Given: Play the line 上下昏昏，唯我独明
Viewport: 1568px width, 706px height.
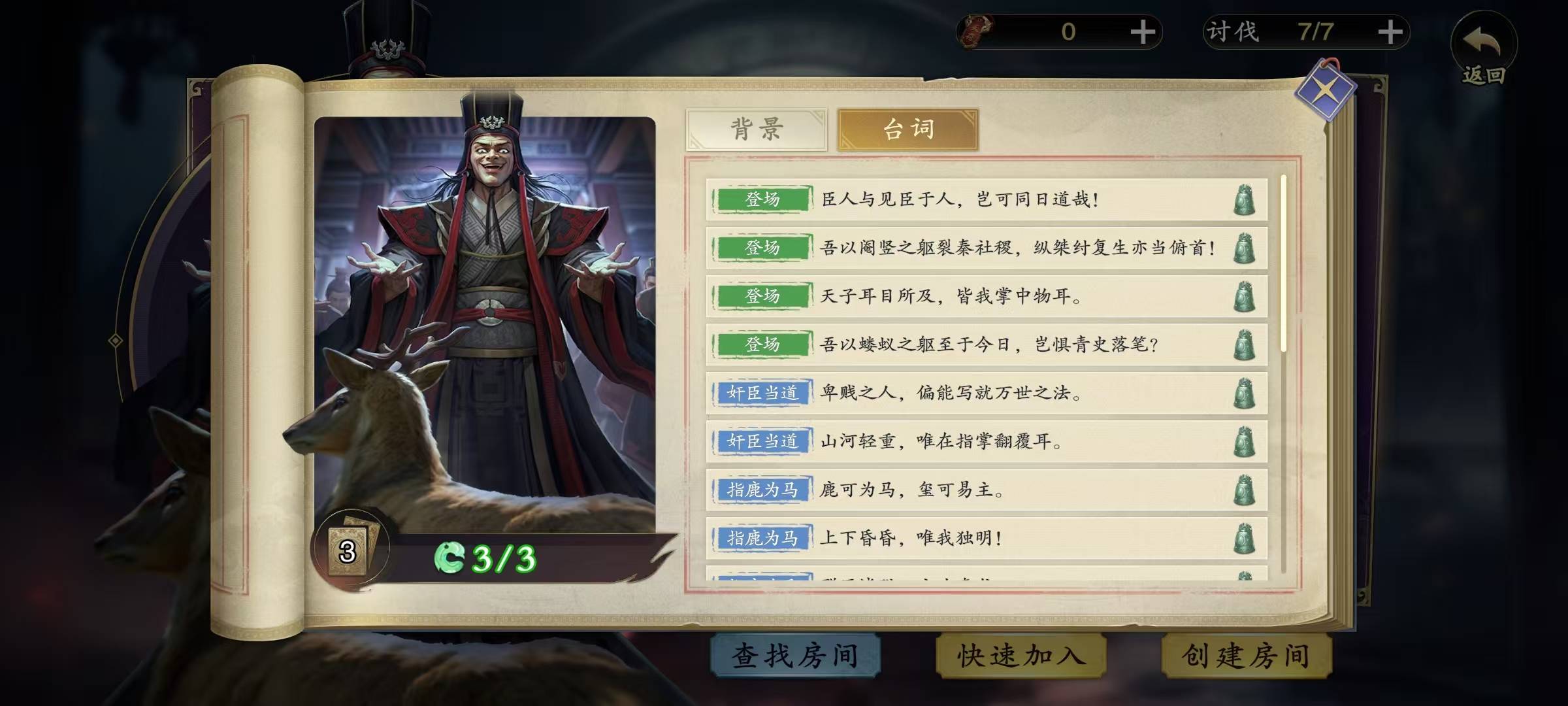Looking at the screenshot, I should 1244,539.
